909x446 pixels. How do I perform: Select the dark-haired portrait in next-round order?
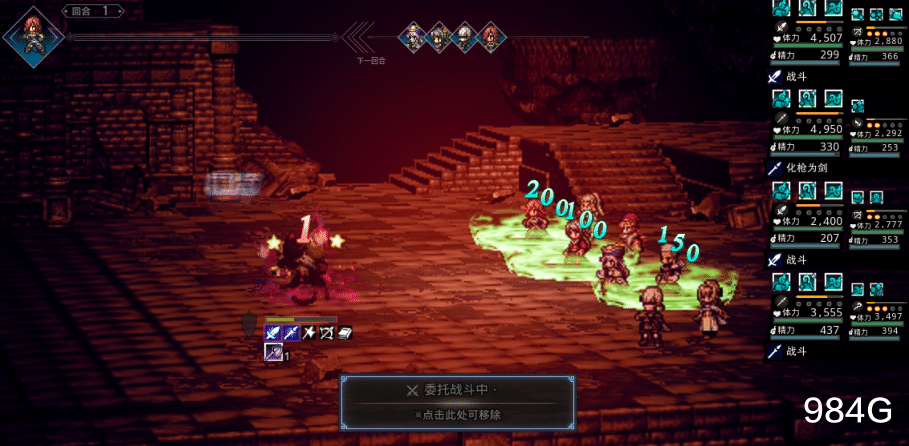pos(438,38)
